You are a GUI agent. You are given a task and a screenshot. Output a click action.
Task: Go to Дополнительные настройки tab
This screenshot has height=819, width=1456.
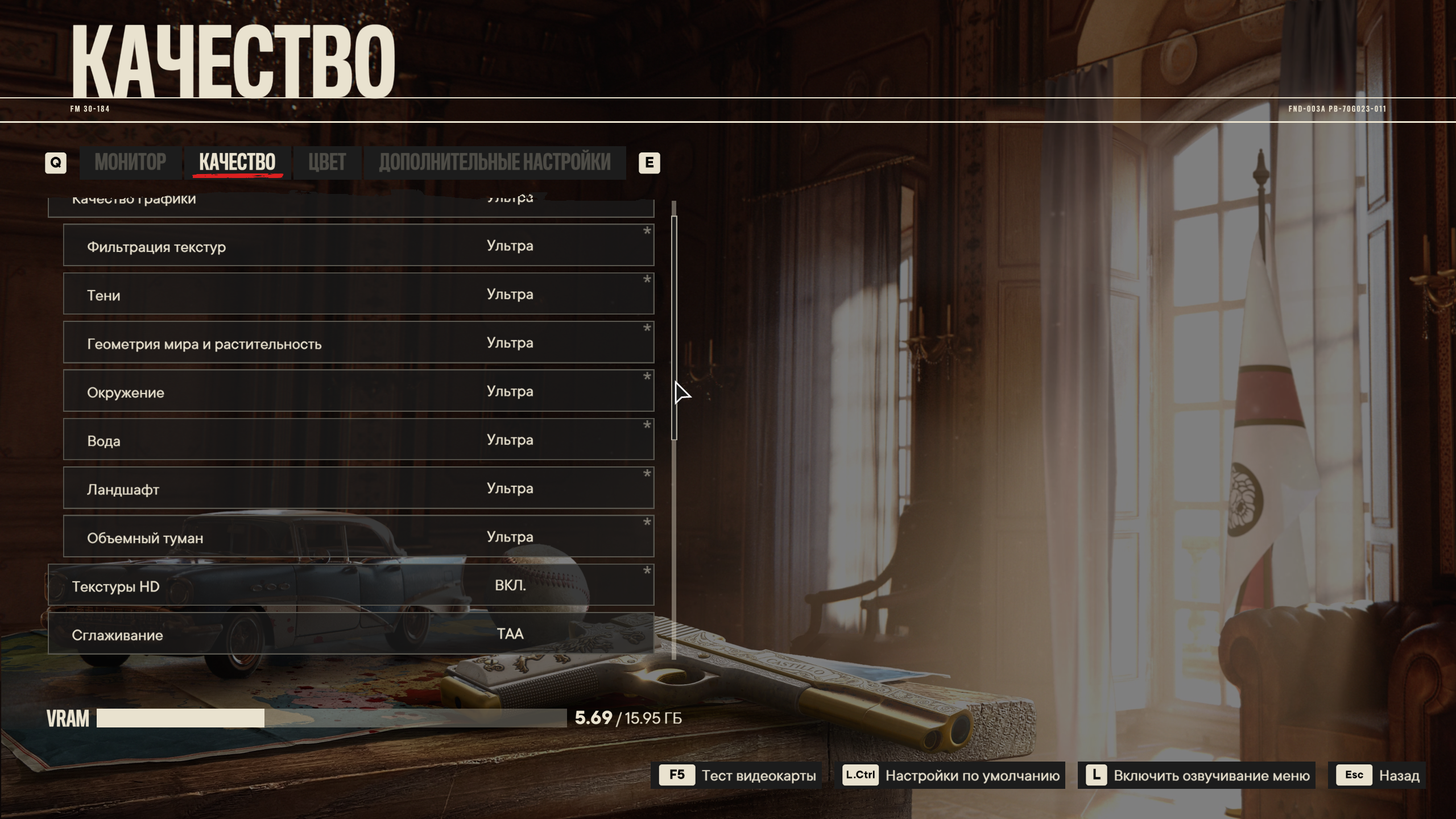[x=494, y=163]
